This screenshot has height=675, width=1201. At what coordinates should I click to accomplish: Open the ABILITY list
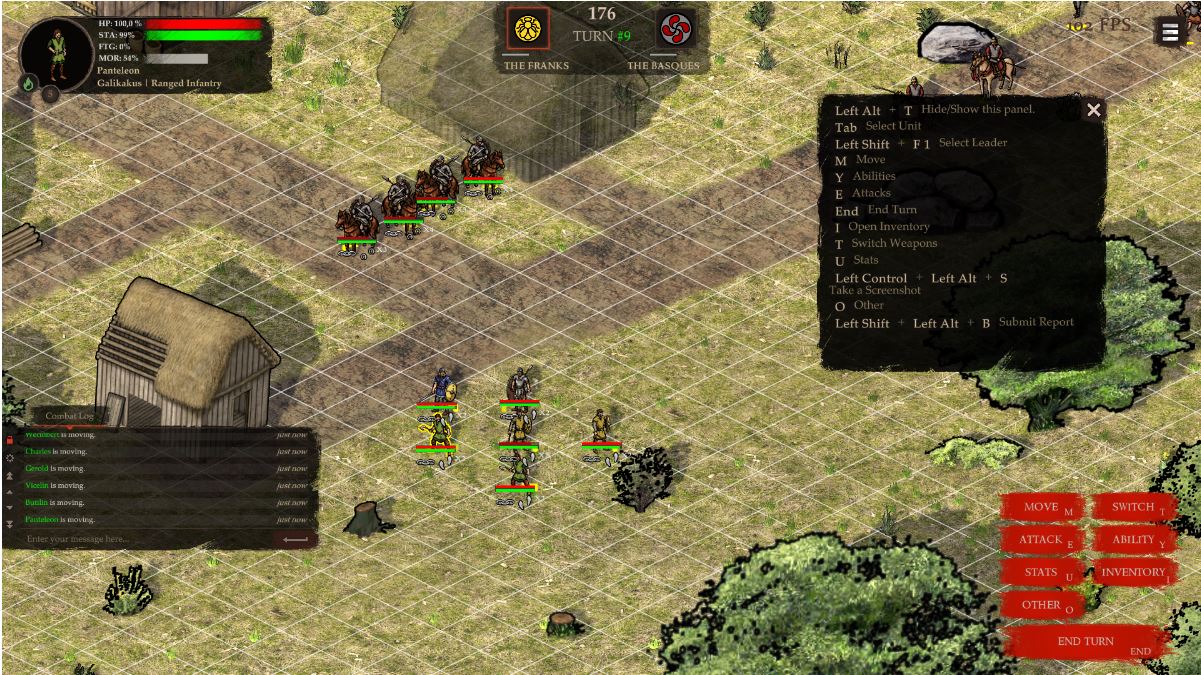(x=1133, y=540)
